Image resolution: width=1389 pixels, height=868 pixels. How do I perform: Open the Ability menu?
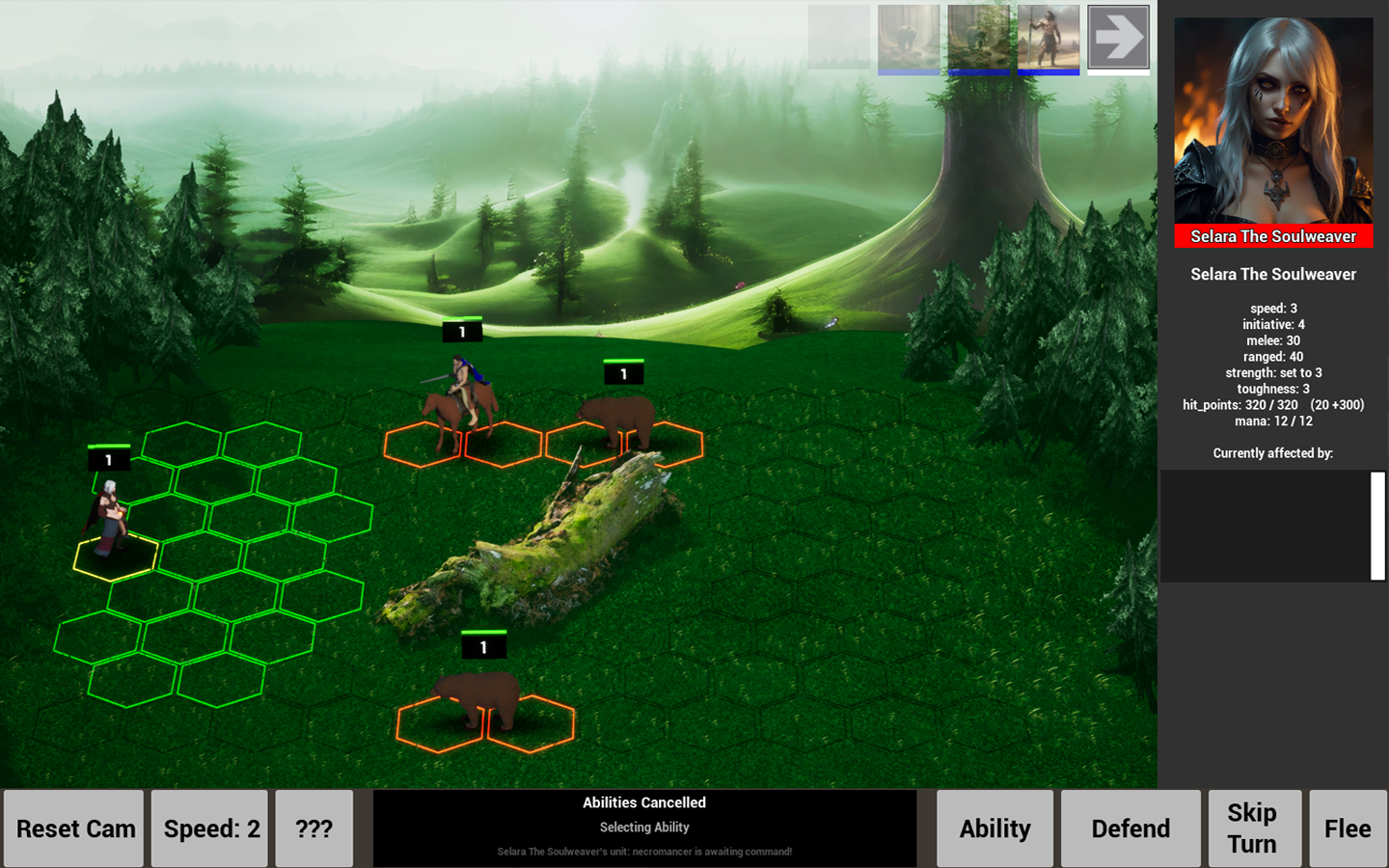tap(994, 827)
